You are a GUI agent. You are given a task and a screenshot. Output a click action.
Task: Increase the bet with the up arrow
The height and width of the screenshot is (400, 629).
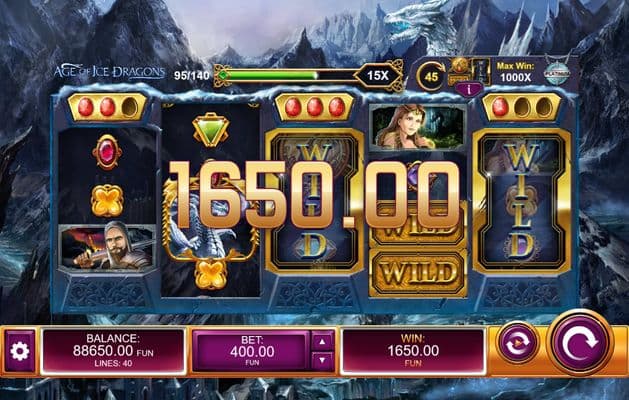[x=323, y=341]
